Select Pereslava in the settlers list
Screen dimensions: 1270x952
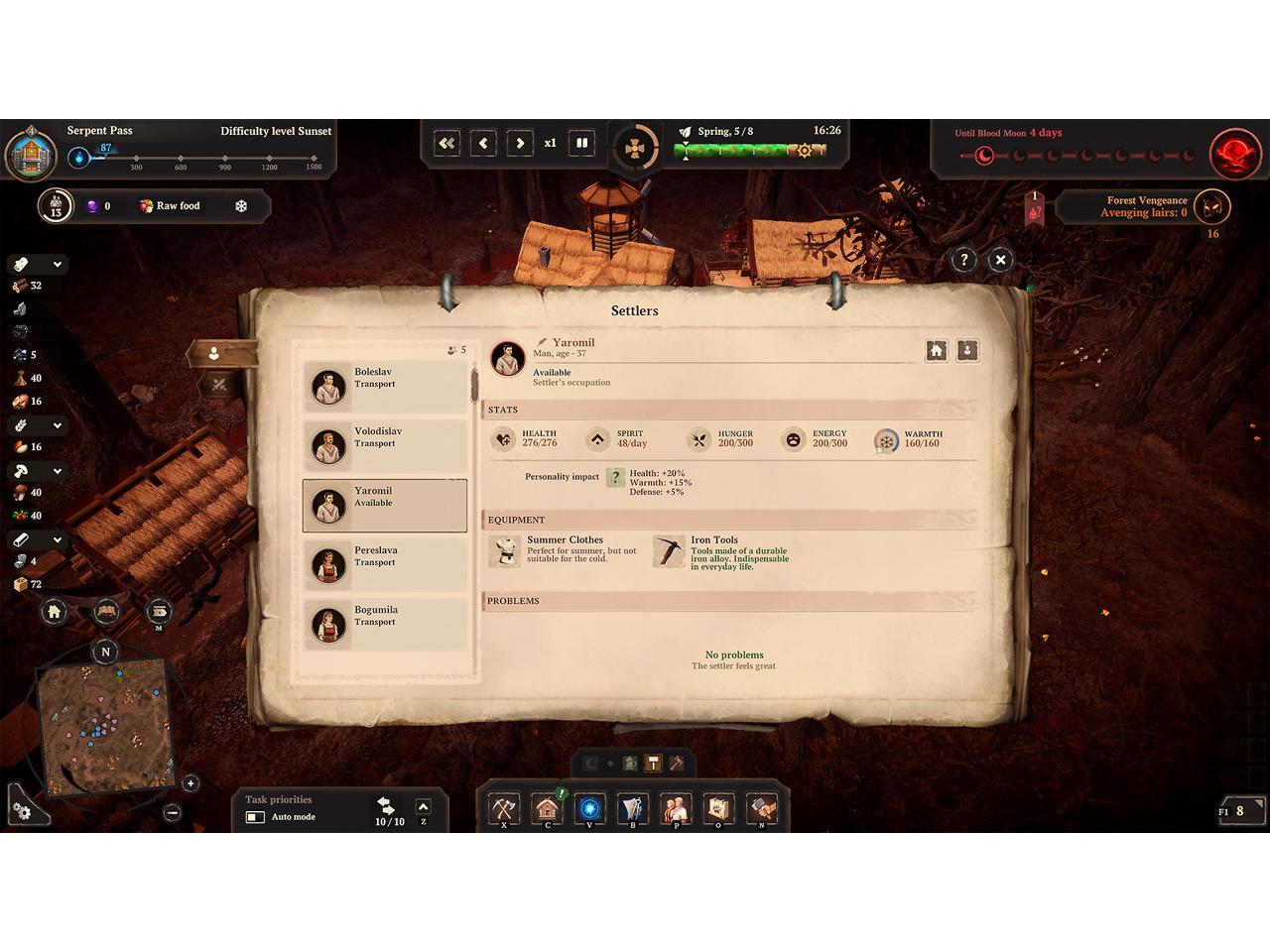(384, 564)
